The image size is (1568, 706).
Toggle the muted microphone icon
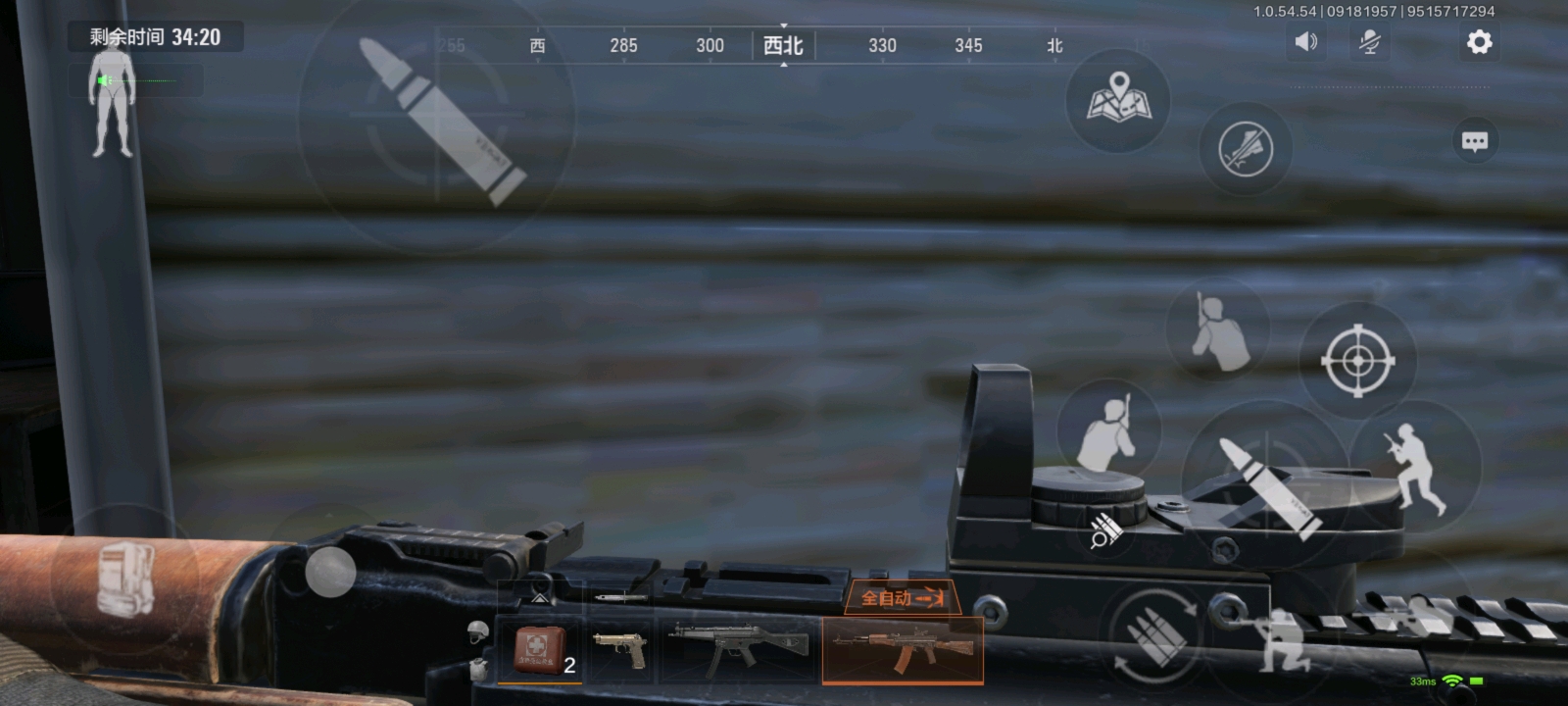pos(1369,42)
